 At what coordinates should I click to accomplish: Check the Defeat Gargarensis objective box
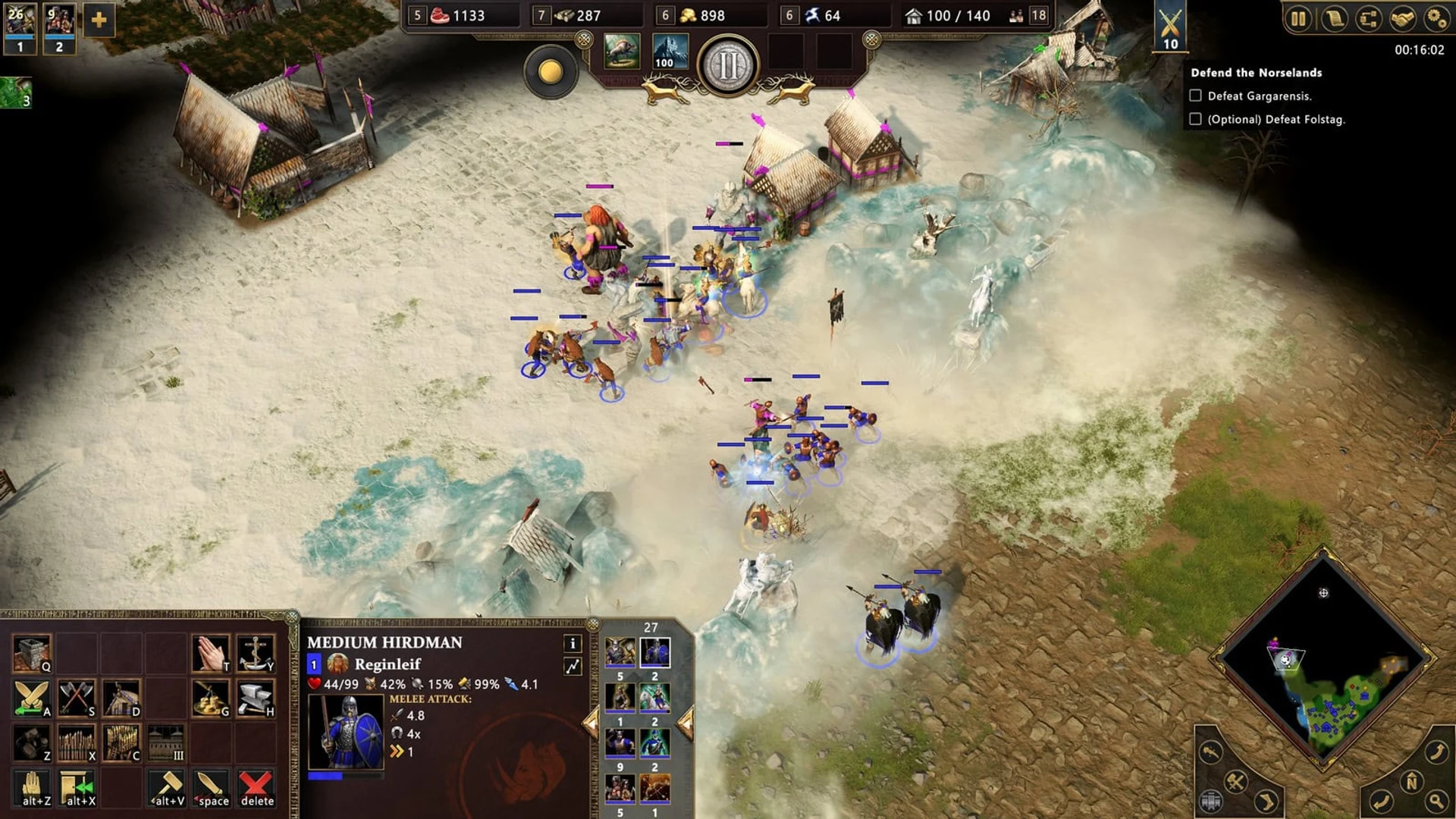click(1197, 96)
